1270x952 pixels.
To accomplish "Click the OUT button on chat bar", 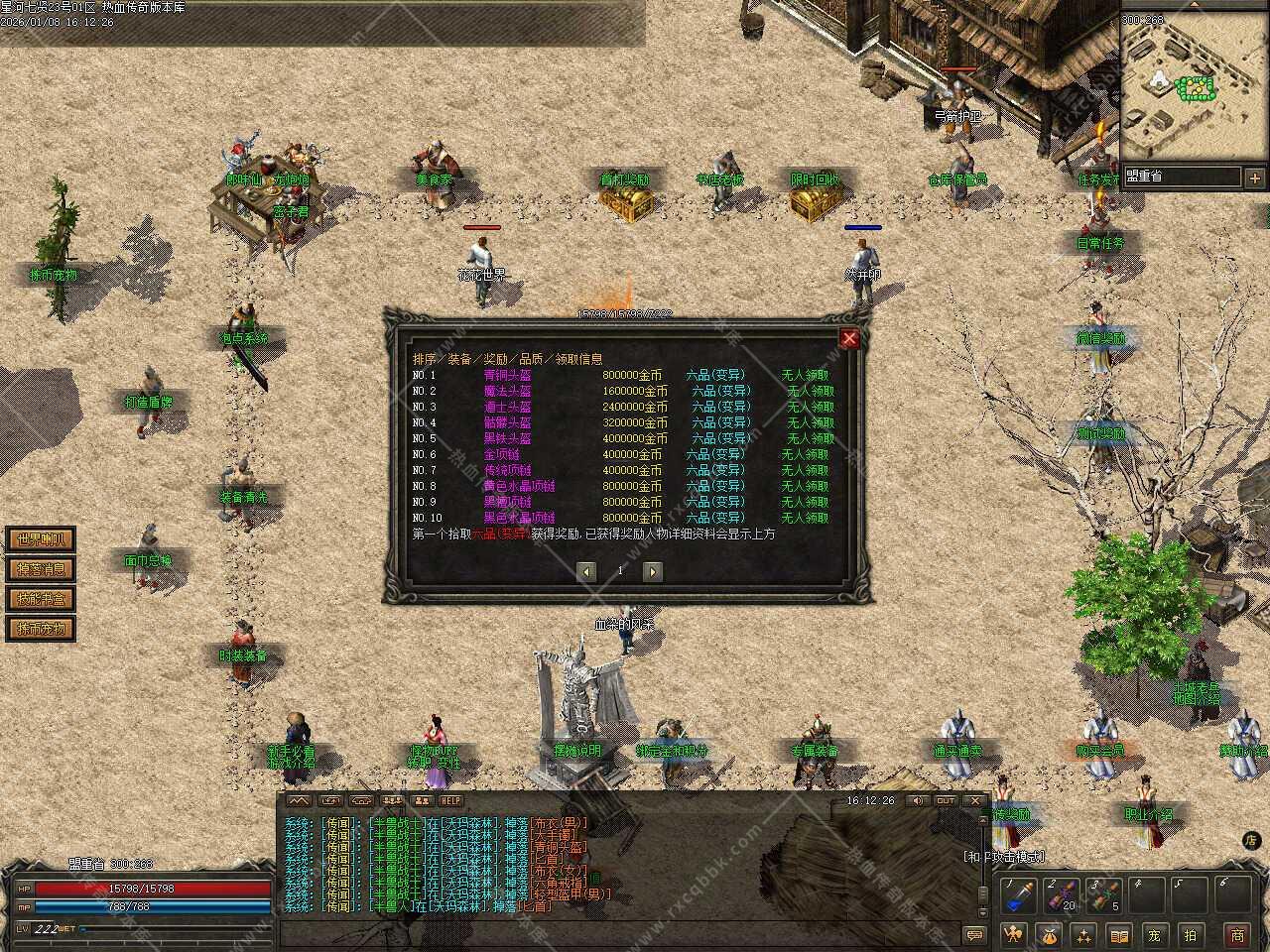I will coord(946,800).
